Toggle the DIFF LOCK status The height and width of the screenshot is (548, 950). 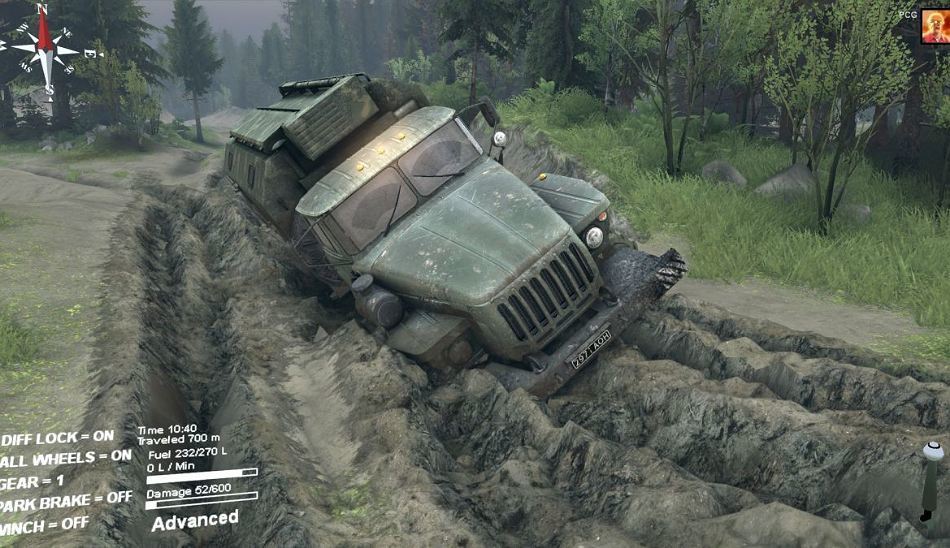pyautogui.click(x=58, y=438)
